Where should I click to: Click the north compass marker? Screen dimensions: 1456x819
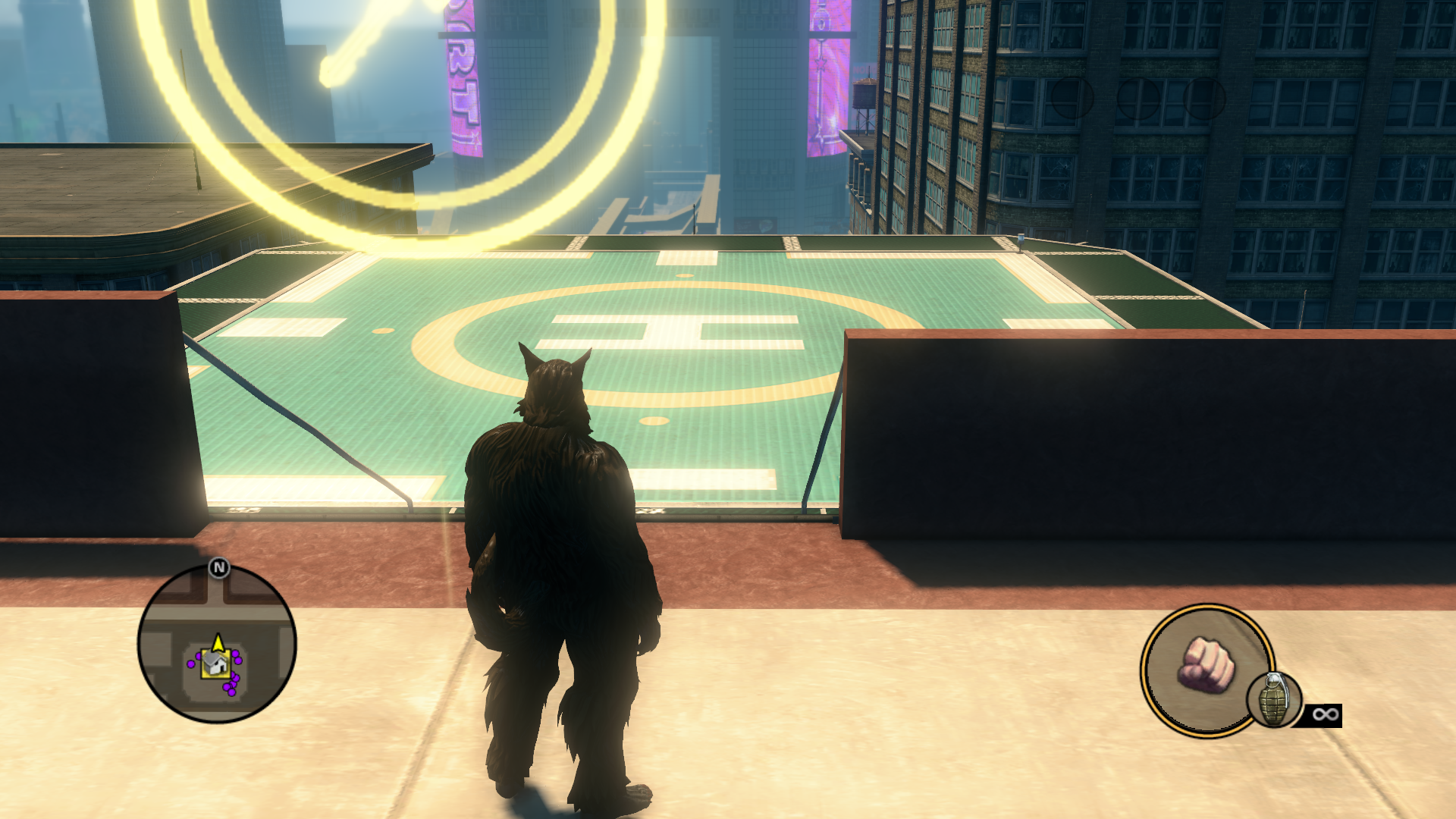219,567
